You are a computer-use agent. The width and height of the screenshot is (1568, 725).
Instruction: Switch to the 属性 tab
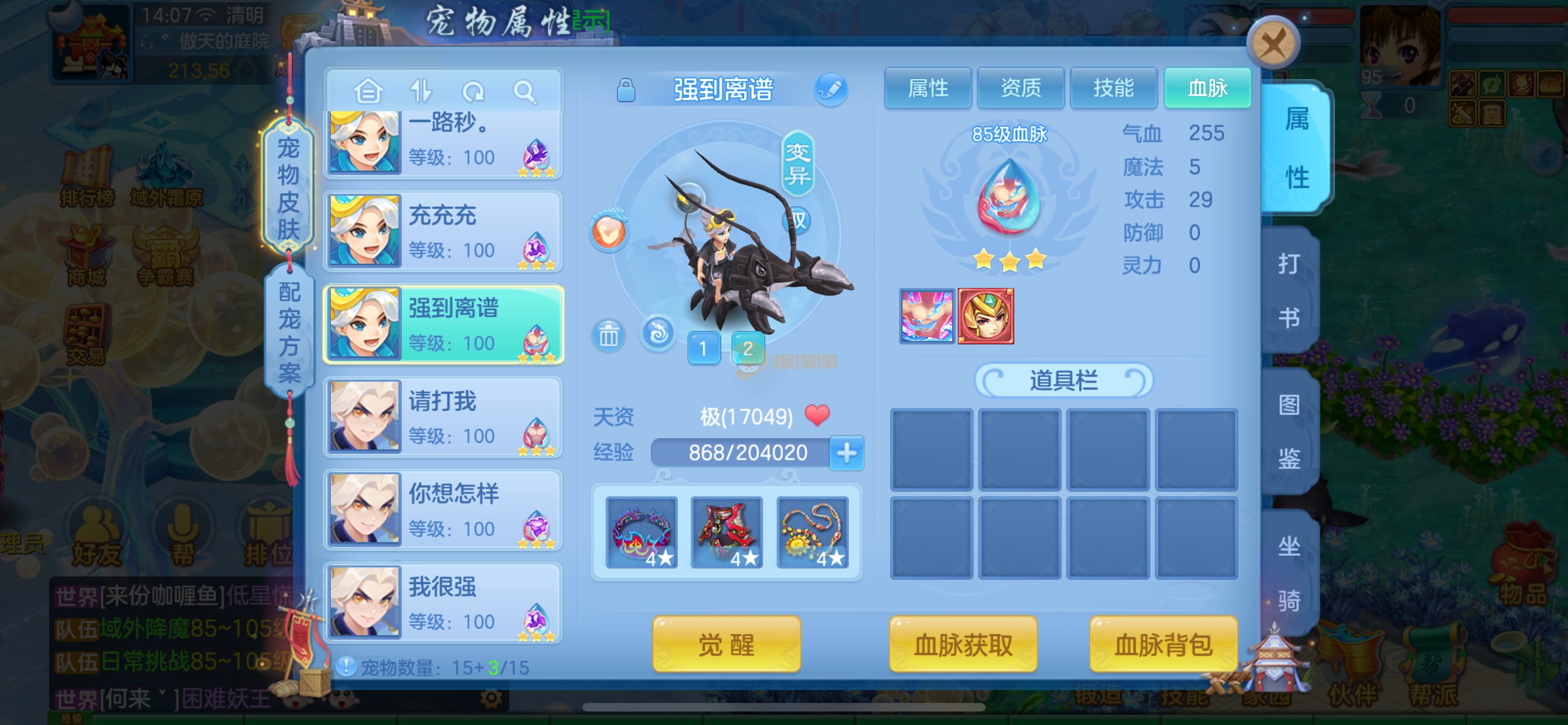[927, 88]
